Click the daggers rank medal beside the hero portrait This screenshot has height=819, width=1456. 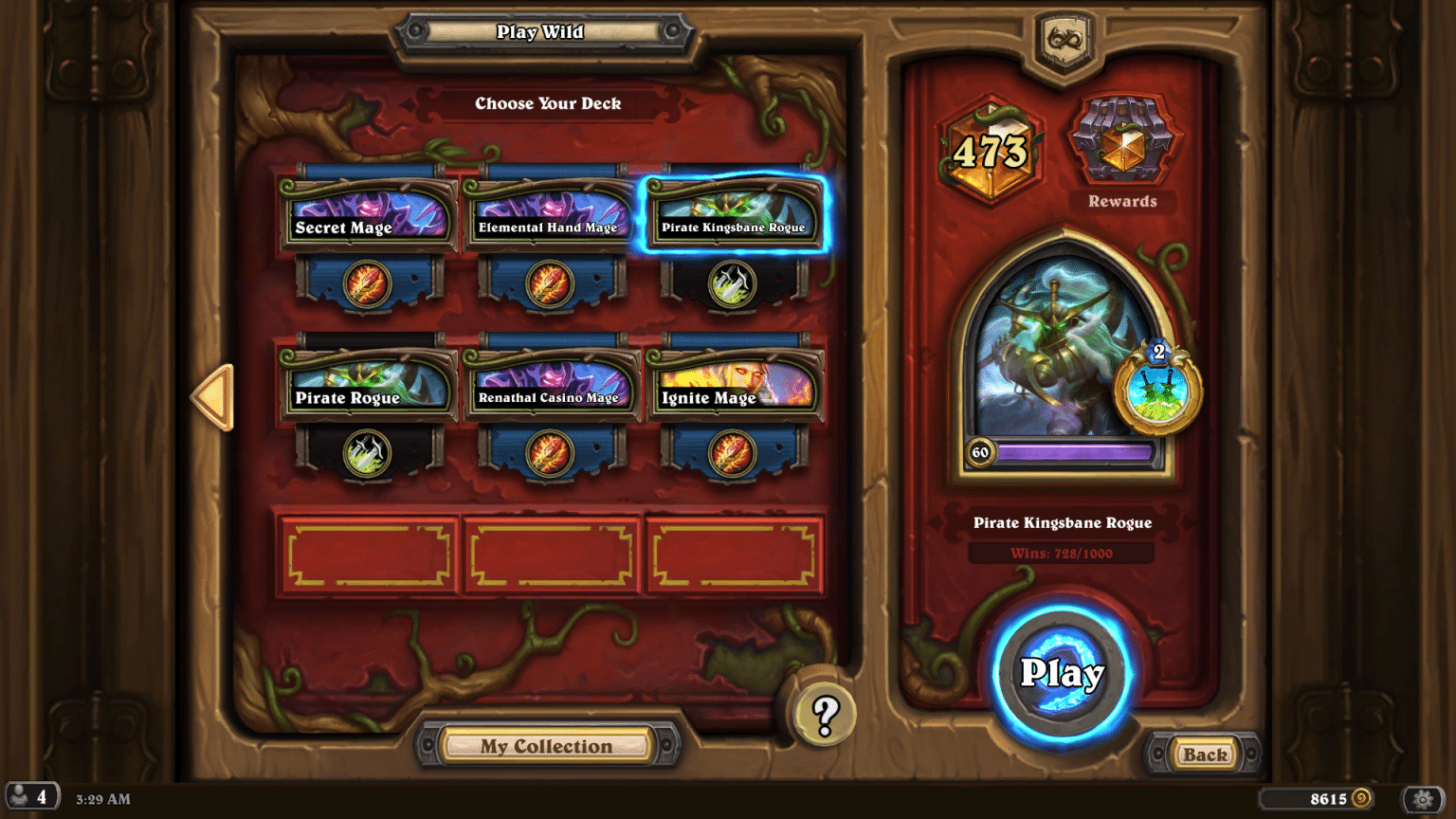point(1157,391)
